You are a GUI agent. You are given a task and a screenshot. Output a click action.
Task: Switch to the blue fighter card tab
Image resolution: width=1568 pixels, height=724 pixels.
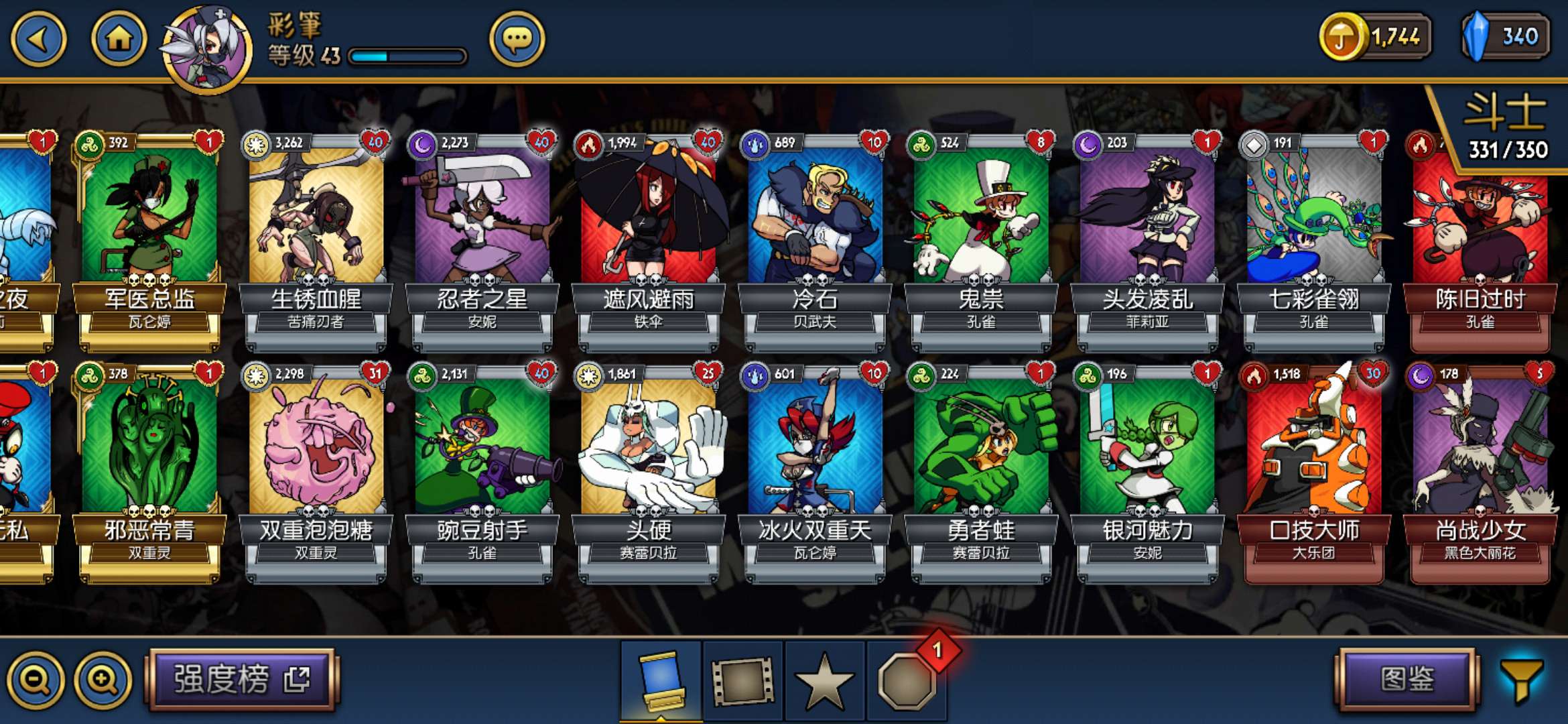(x=661, y=680)
